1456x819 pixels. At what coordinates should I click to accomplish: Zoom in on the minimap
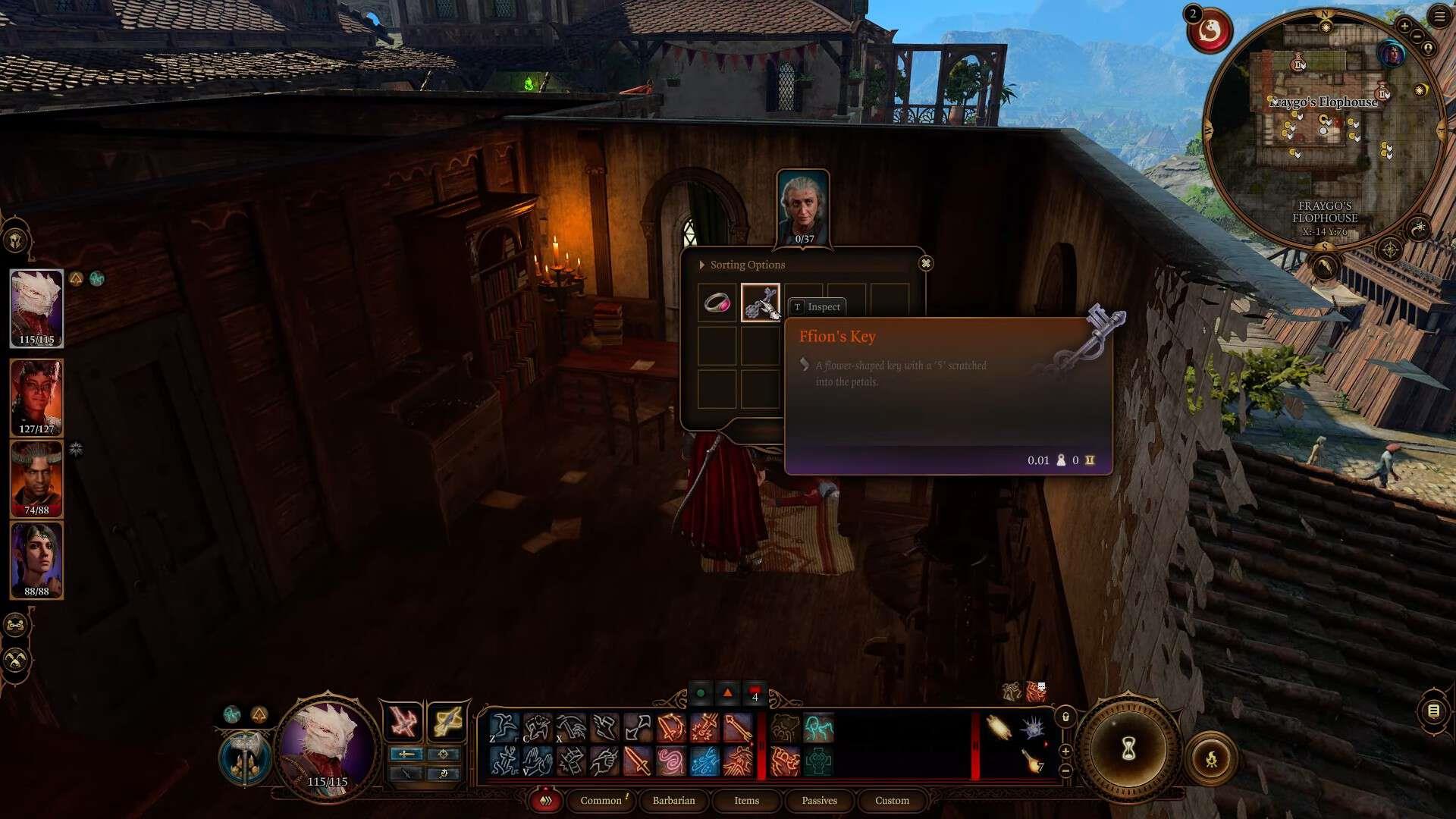(x=1404, y=27)
